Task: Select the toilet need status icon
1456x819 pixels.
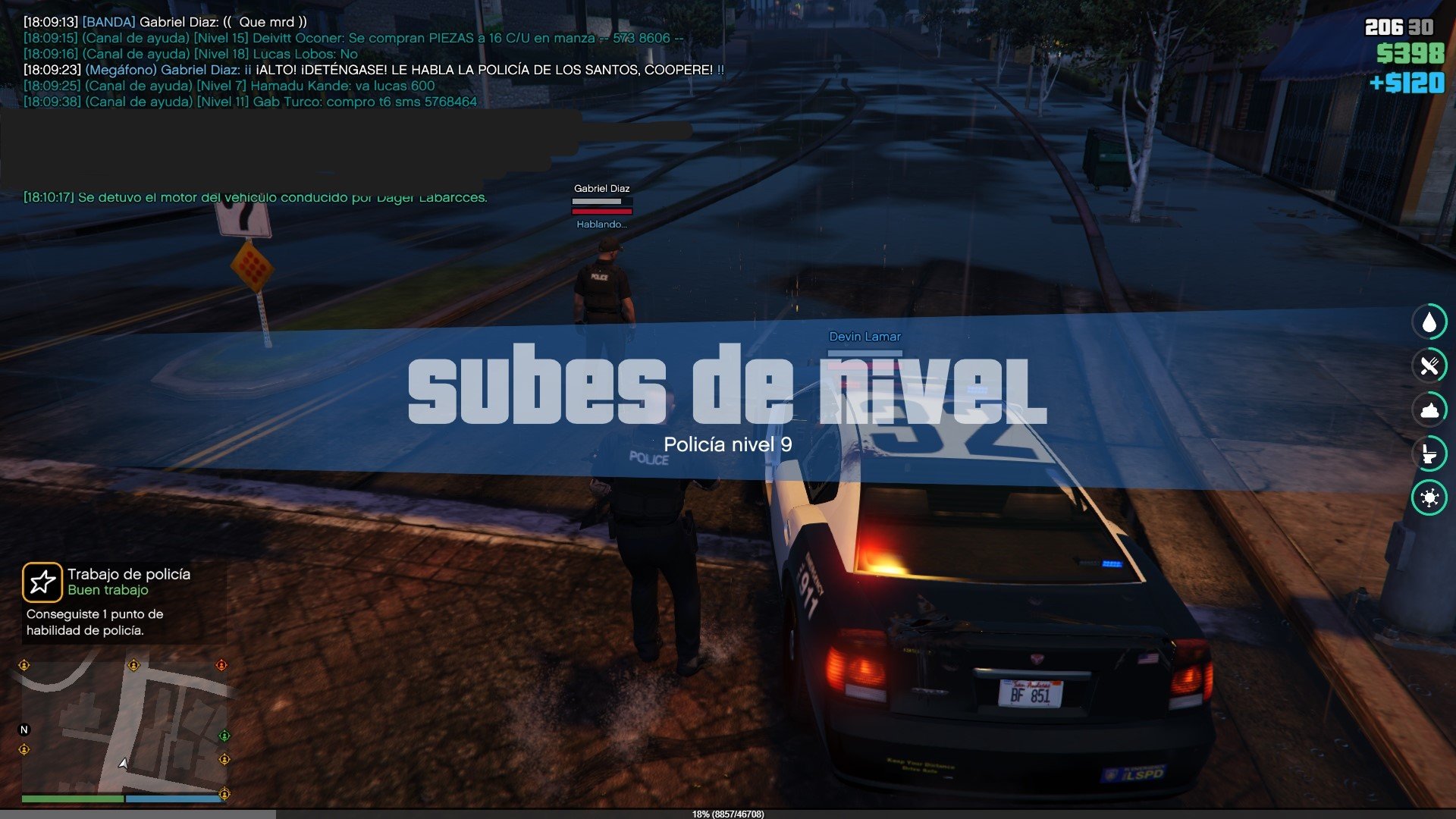Action: click(x=1429, y=454)
